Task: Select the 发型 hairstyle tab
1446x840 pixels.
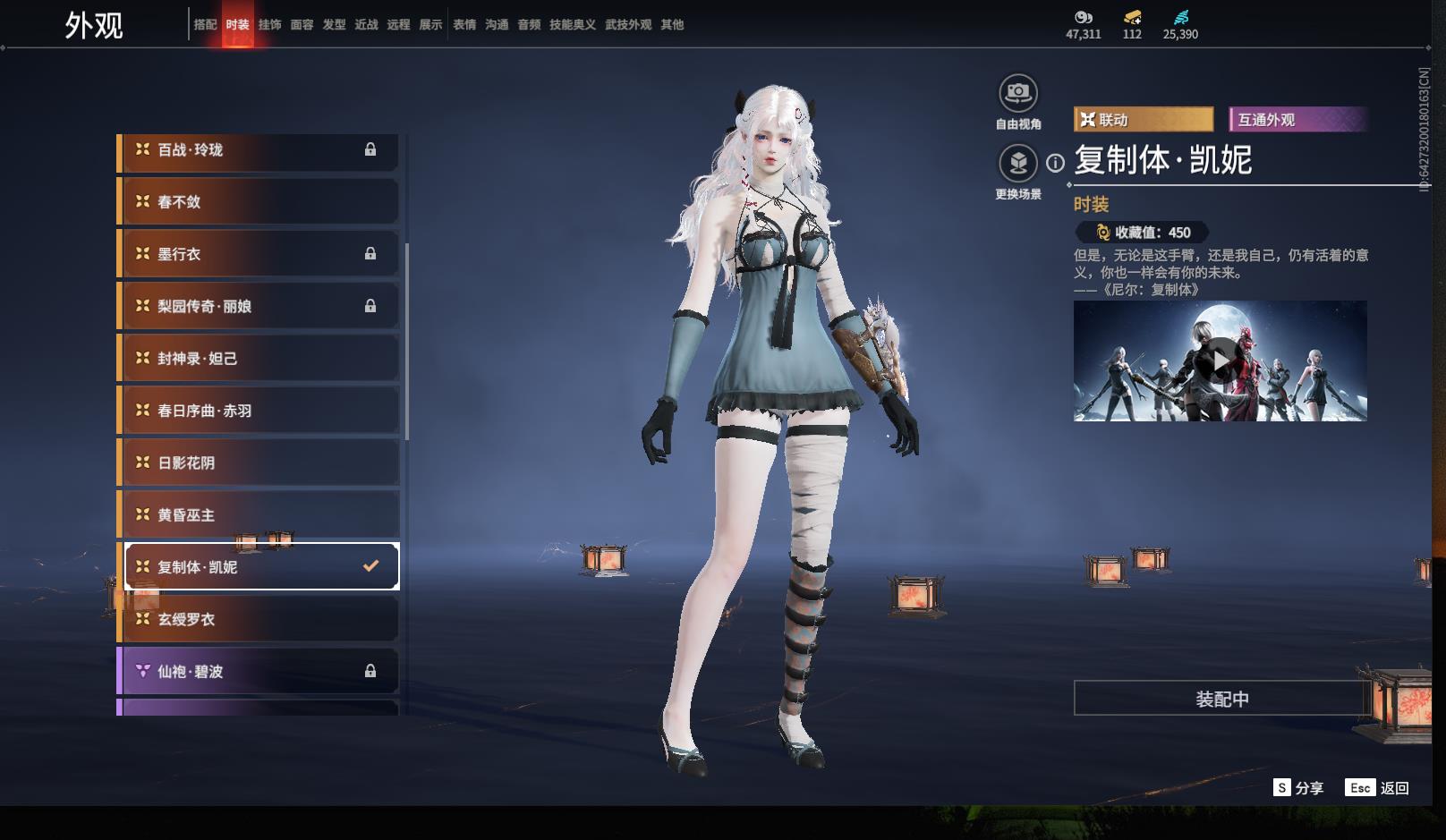Action: (334, 25)
